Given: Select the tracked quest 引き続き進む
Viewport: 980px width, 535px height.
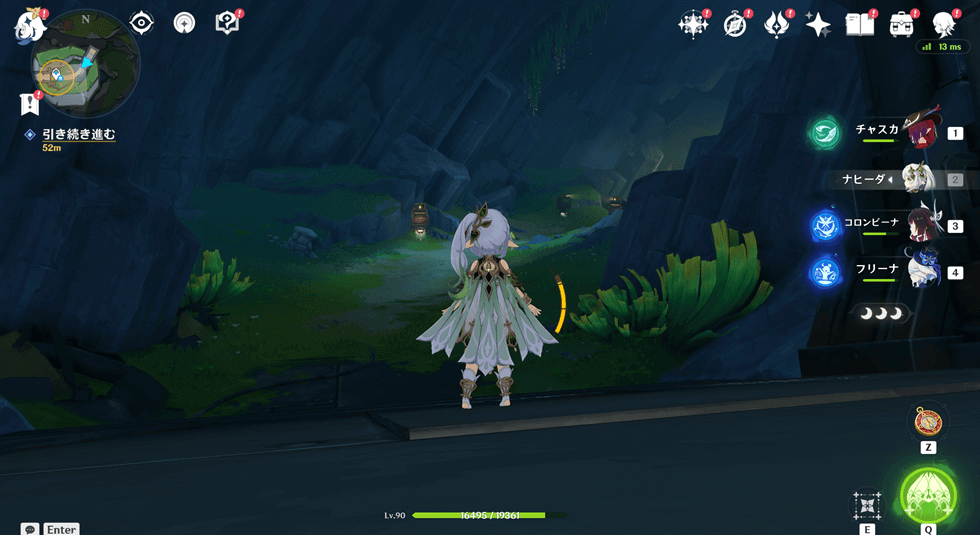Looking at the screenshot, I should [x=78, y=134].
